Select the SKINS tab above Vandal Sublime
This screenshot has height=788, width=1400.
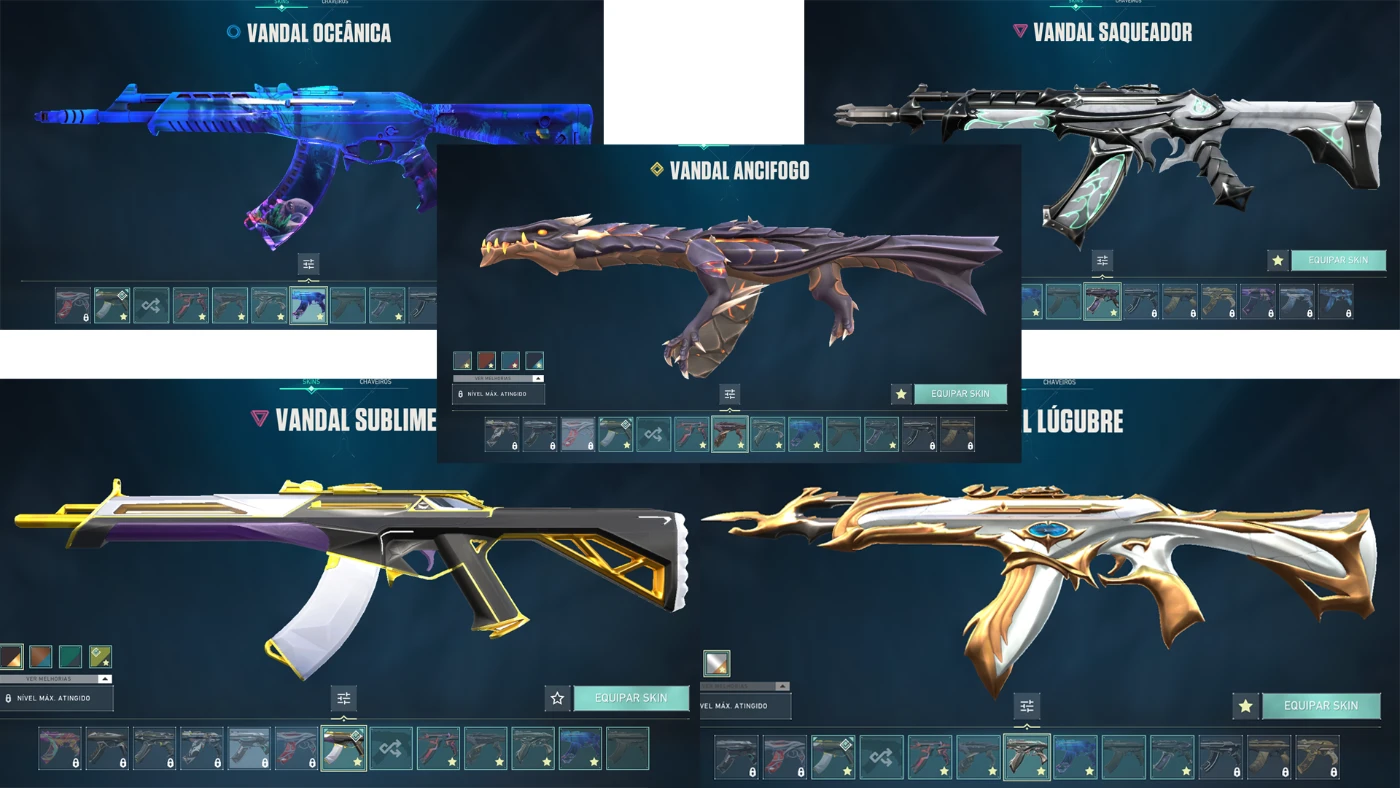(x=311, y=382)
